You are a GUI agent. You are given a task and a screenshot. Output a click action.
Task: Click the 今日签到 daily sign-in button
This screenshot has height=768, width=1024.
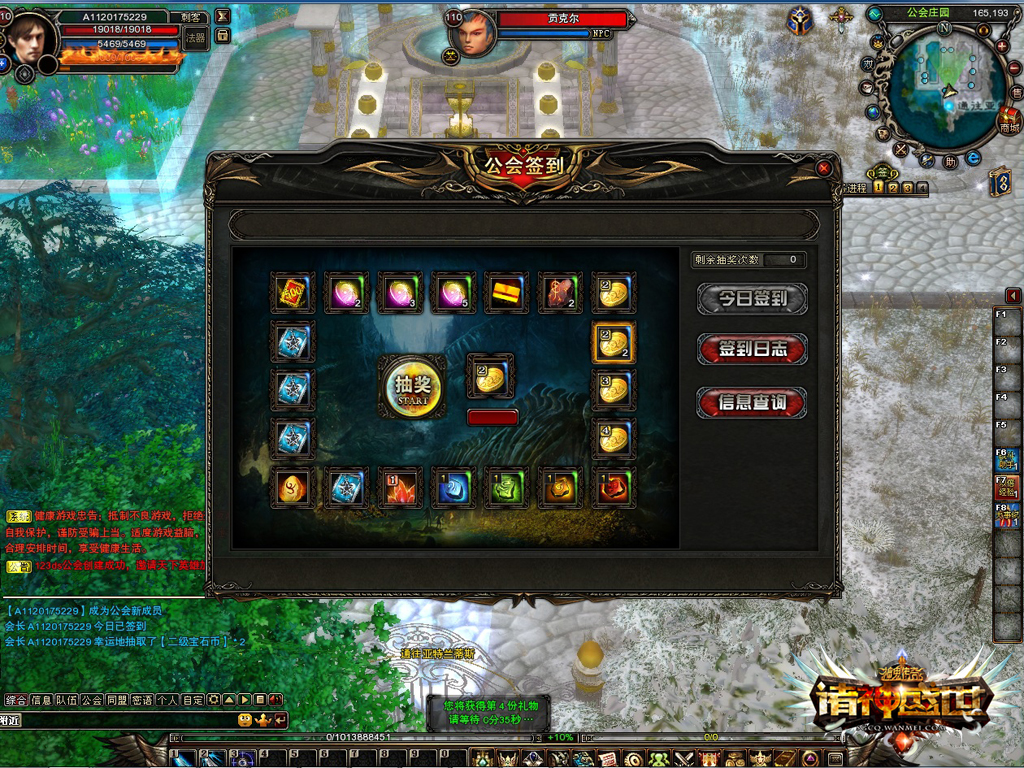point(752,298)
